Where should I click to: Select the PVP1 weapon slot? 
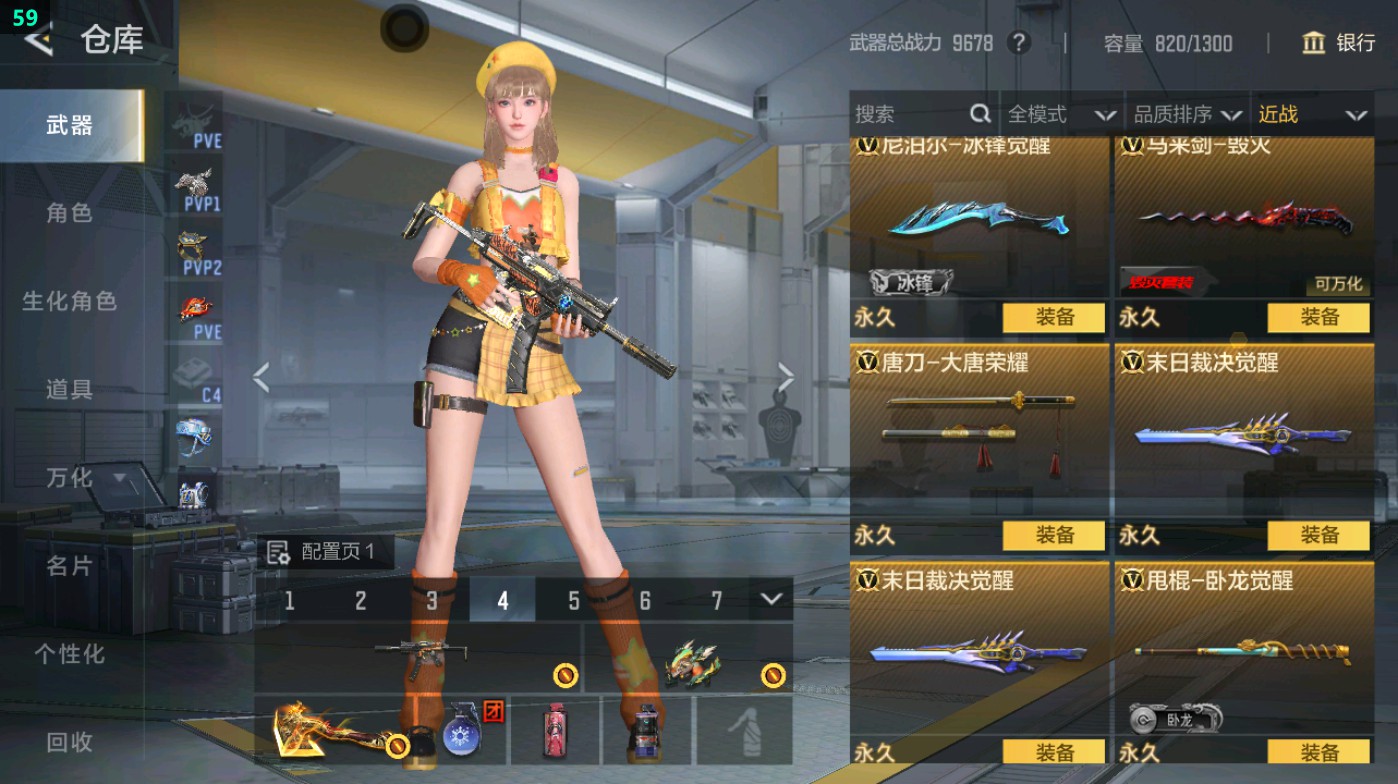point(192,180)
